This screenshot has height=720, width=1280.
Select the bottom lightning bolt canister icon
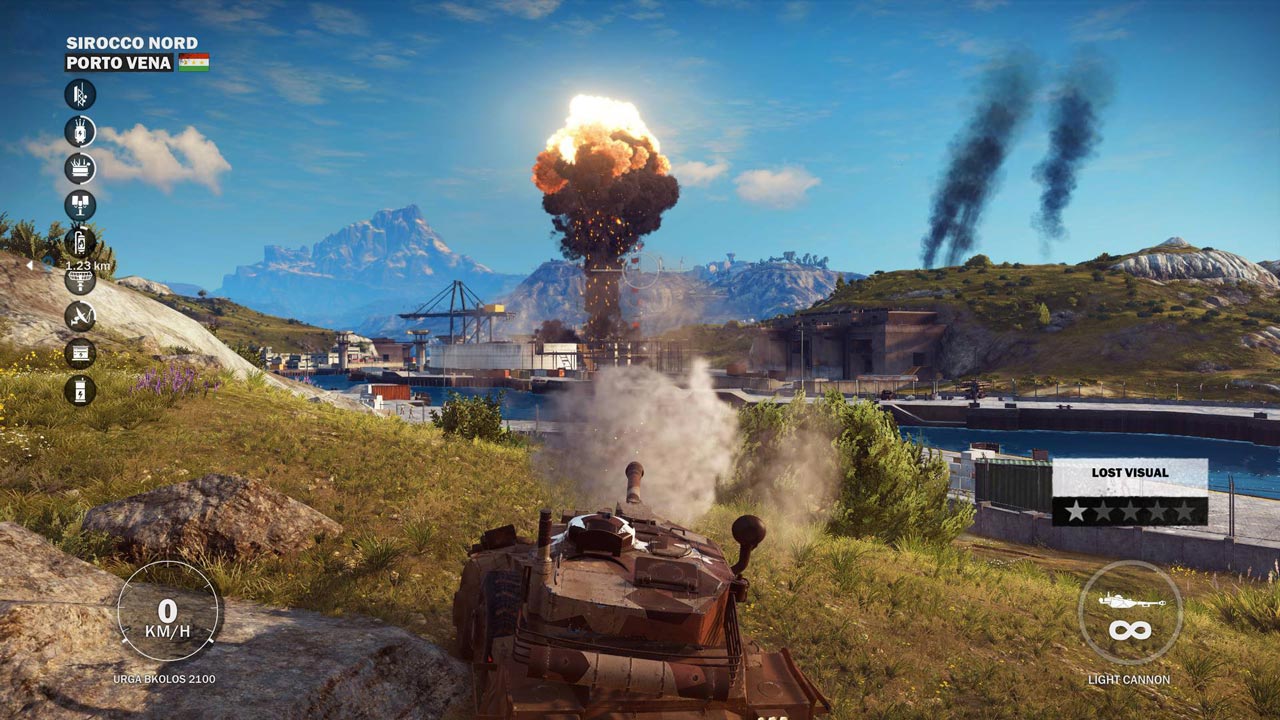point(80,390)
